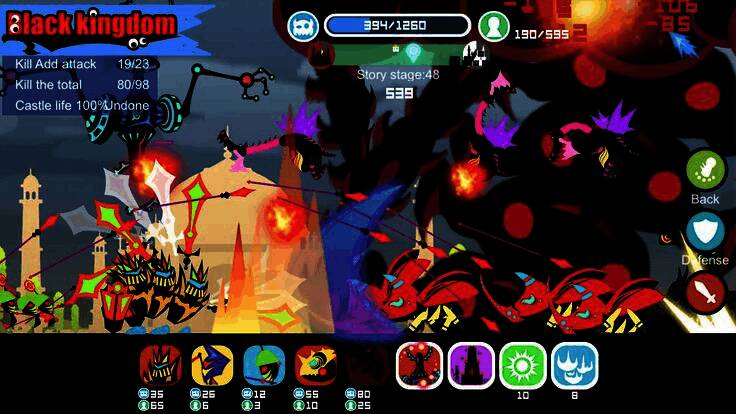The height and width of the screenshot is (414, 736).
Task: Activate the red sword attack command
Action: point(705,292)
